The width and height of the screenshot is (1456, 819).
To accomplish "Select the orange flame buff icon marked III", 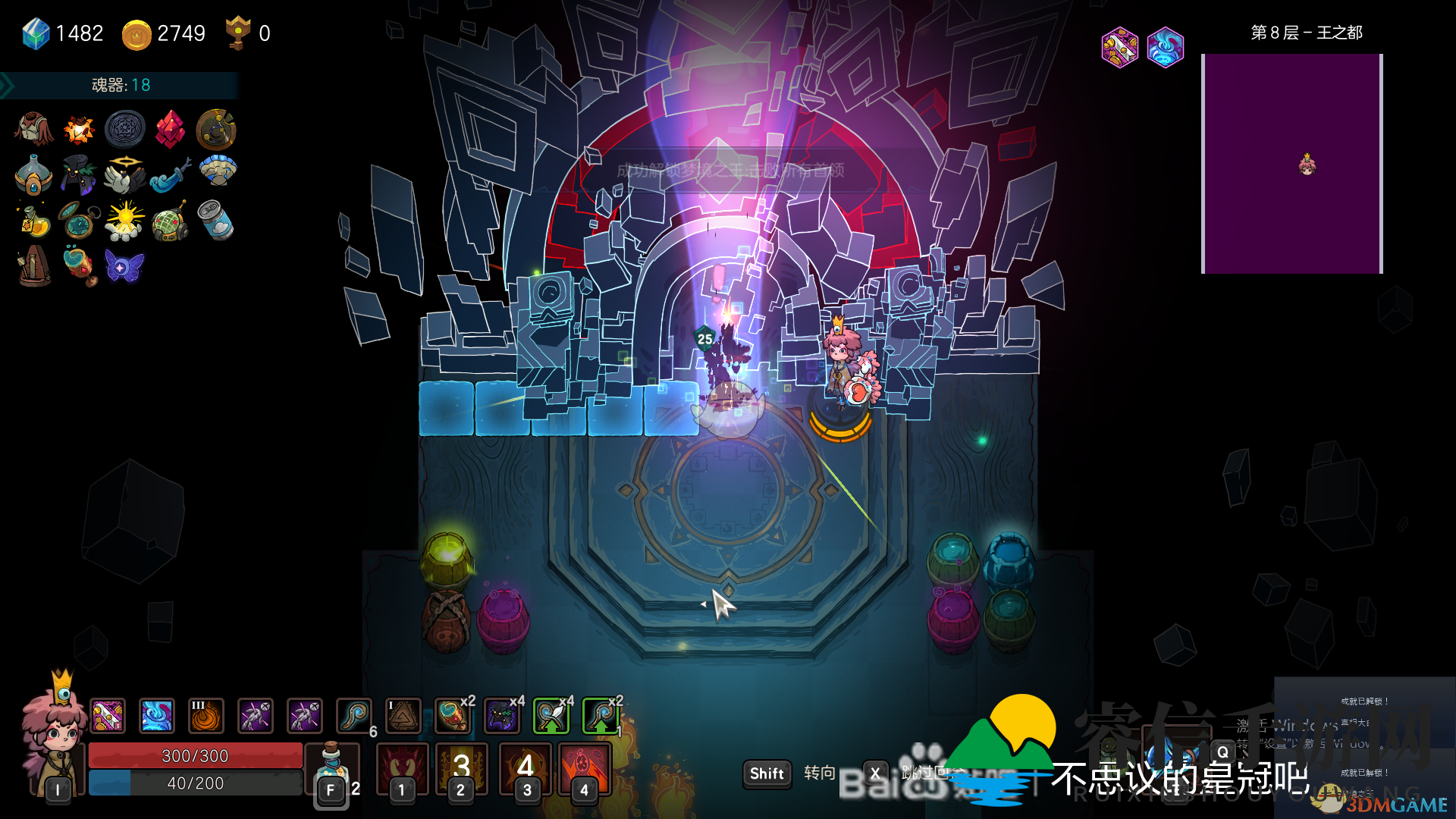I will pos(206,716).
